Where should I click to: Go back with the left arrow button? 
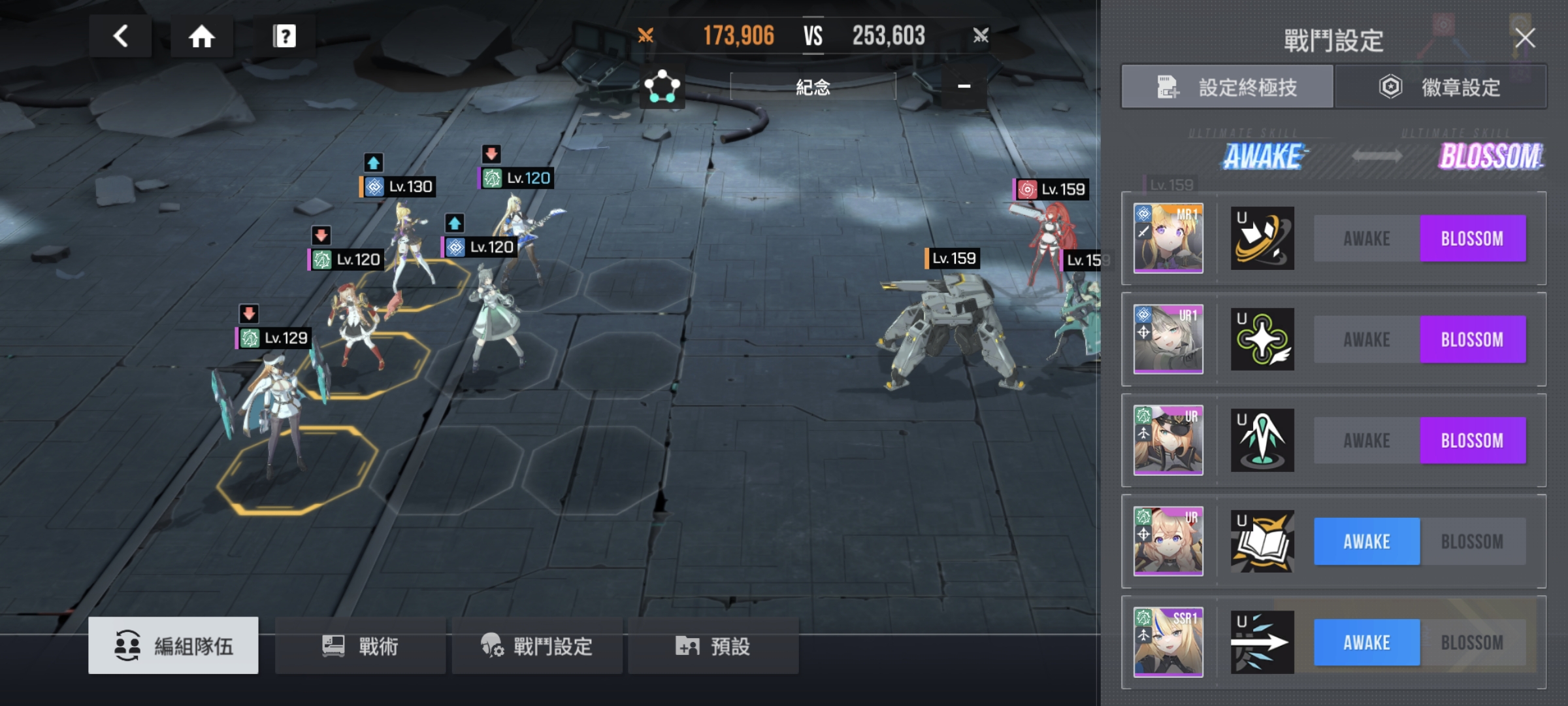tap(121, 36)
